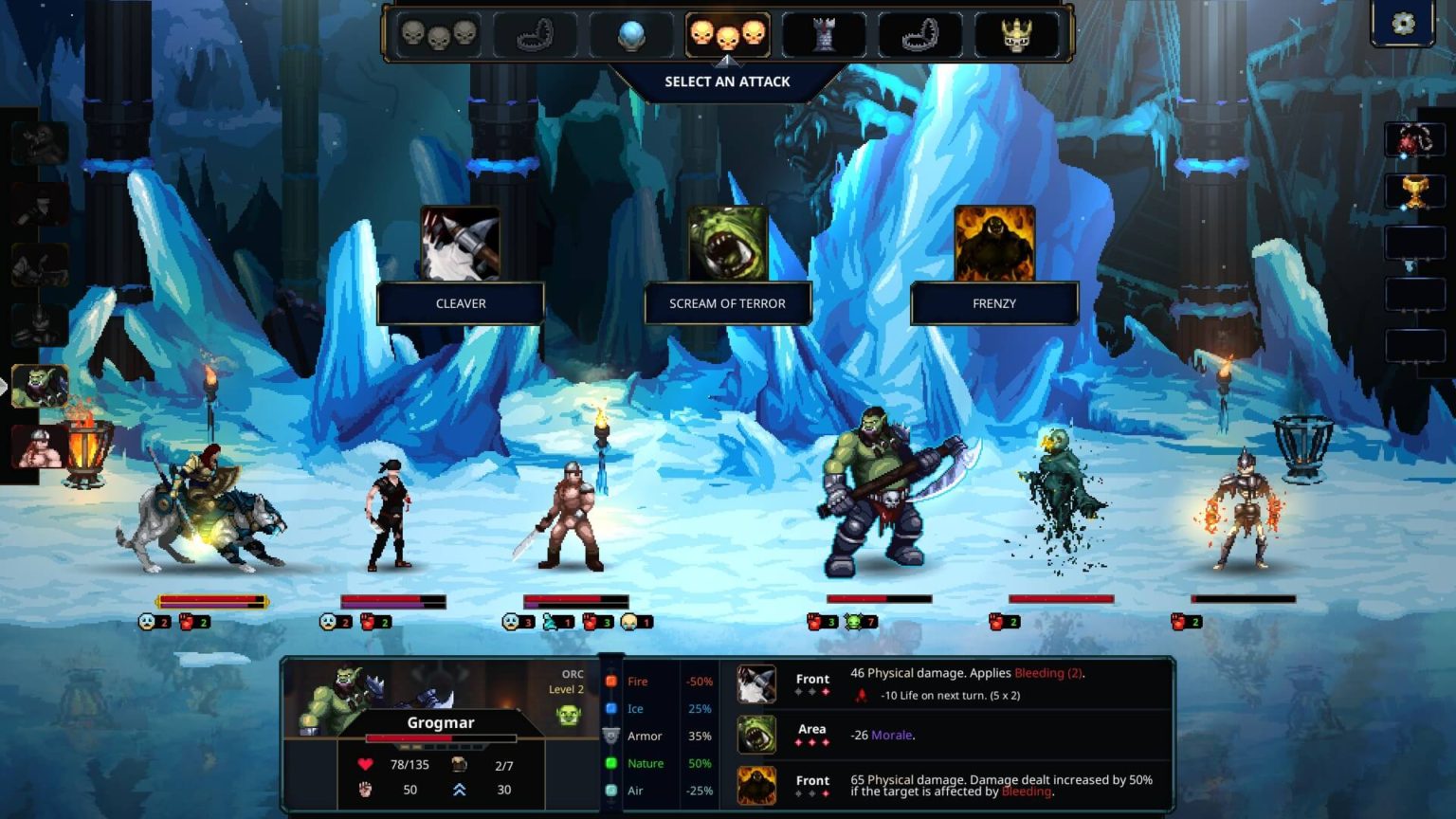The image size is (1456, 819).
Task: Pick the golden crowned skull attack icon
Action: pyautogui.click(x=1015, y=35)
